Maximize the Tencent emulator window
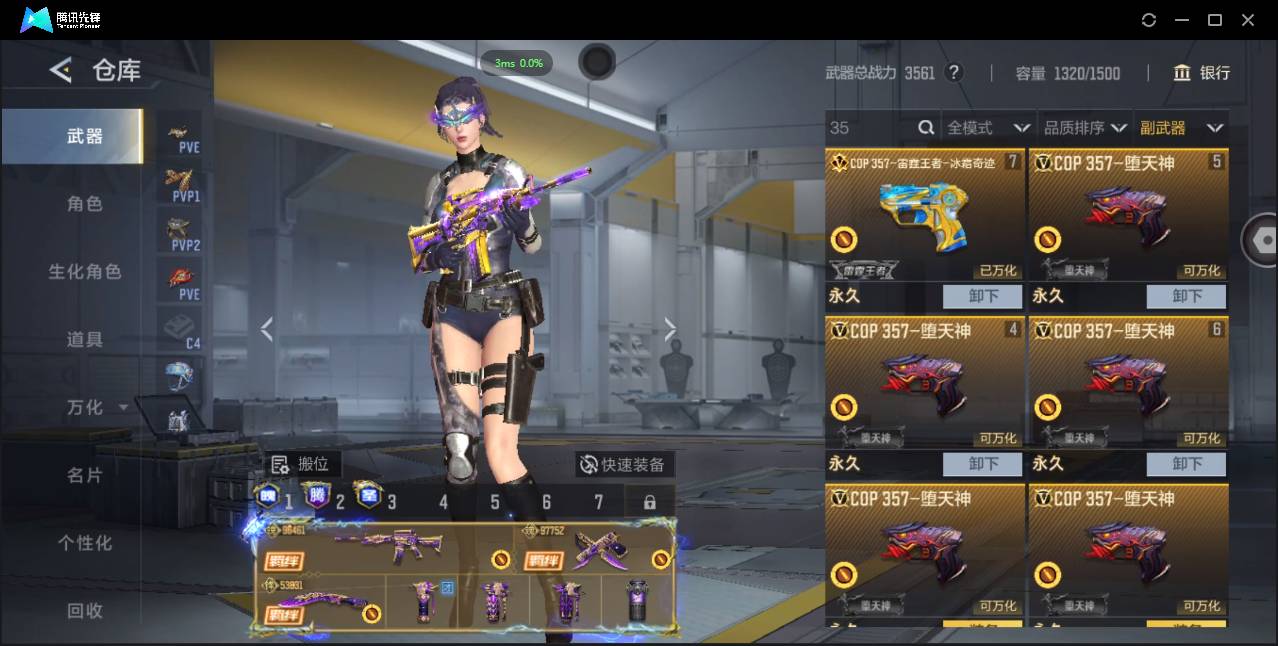This screenshot has width=1278, height=646. 1215,20
